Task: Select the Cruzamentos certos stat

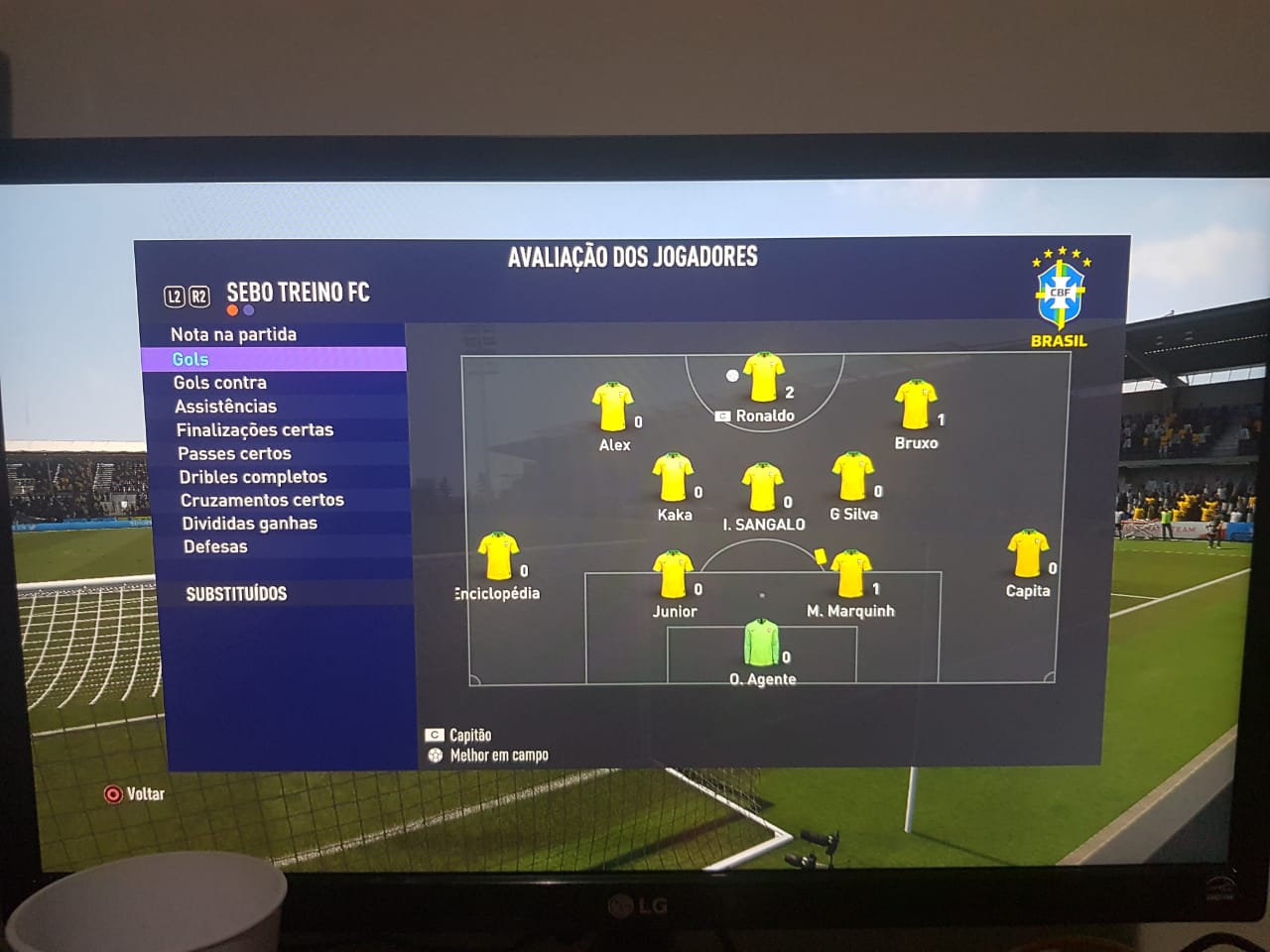Action: (x=262, y=501)
